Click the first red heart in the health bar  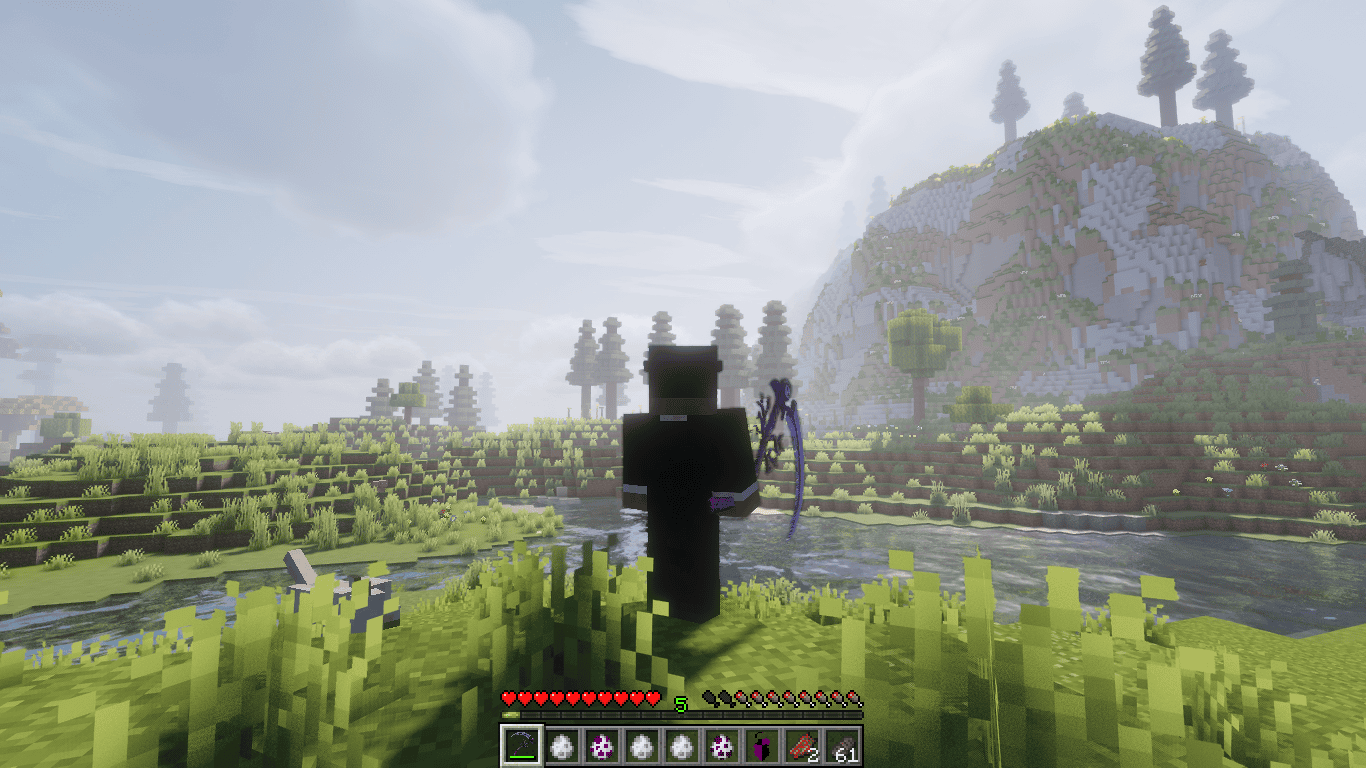(509, 698)
